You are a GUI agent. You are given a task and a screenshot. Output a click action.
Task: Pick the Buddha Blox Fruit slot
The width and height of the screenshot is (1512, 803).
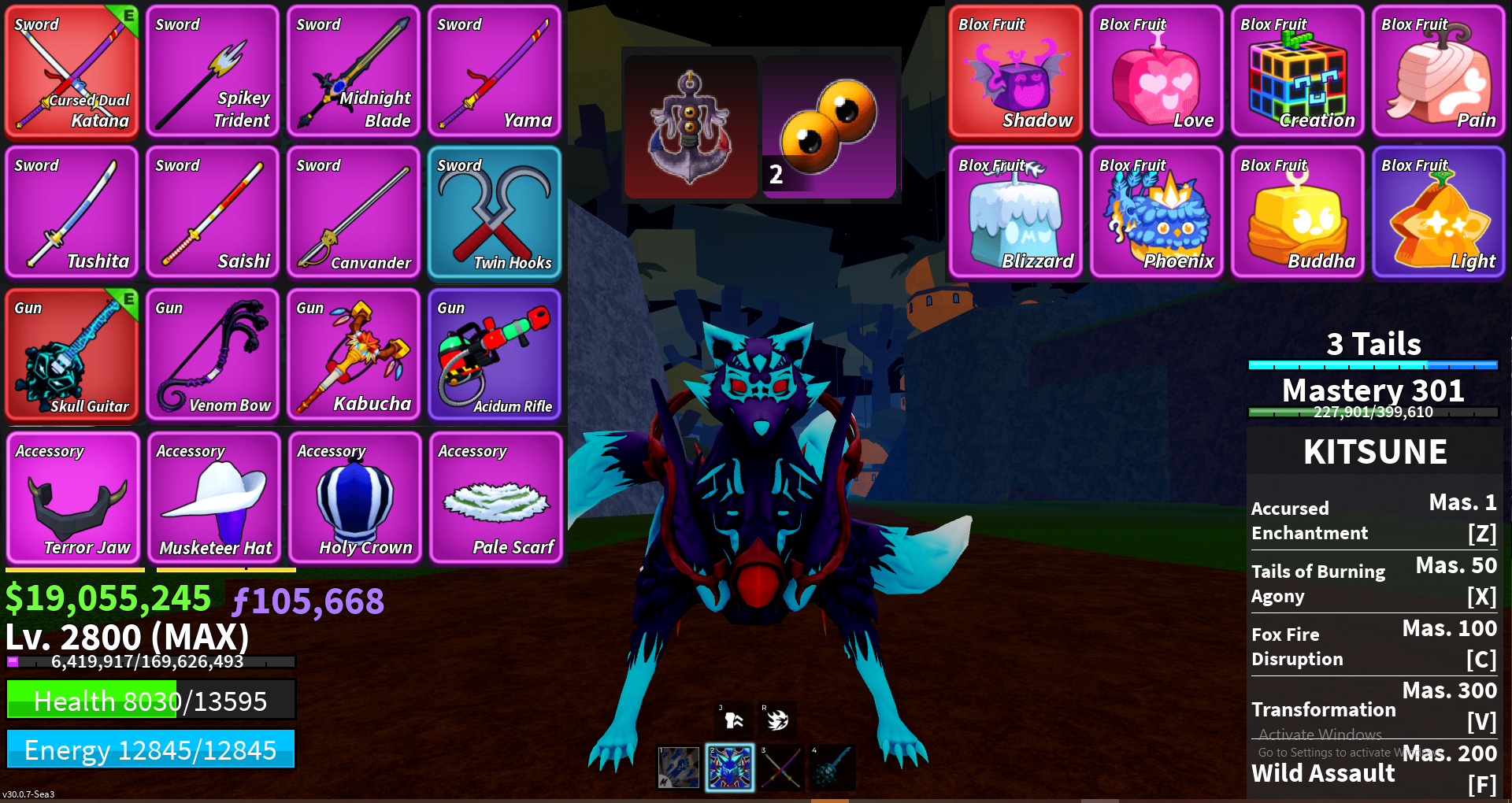click(1297, 213)
